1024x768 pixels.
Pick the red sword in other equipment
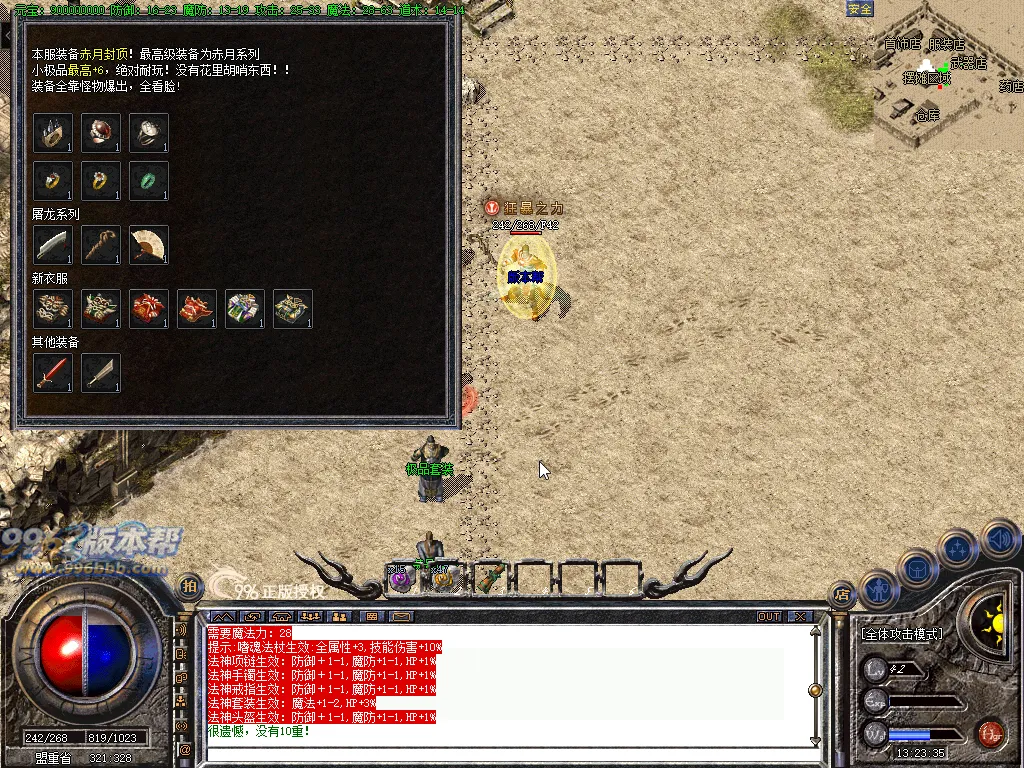pos(53,373)
